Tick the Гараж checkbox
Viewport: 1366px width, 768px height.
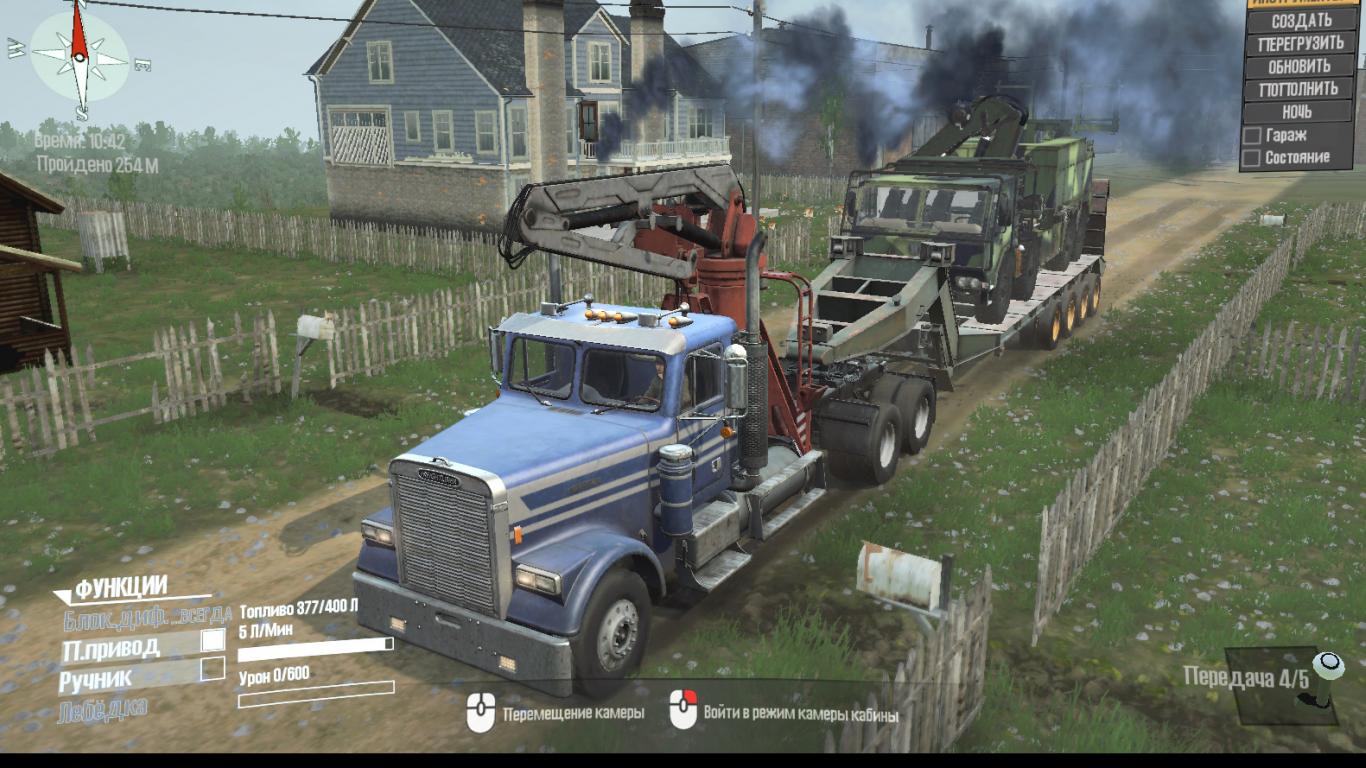click(x=1251, y=135)
